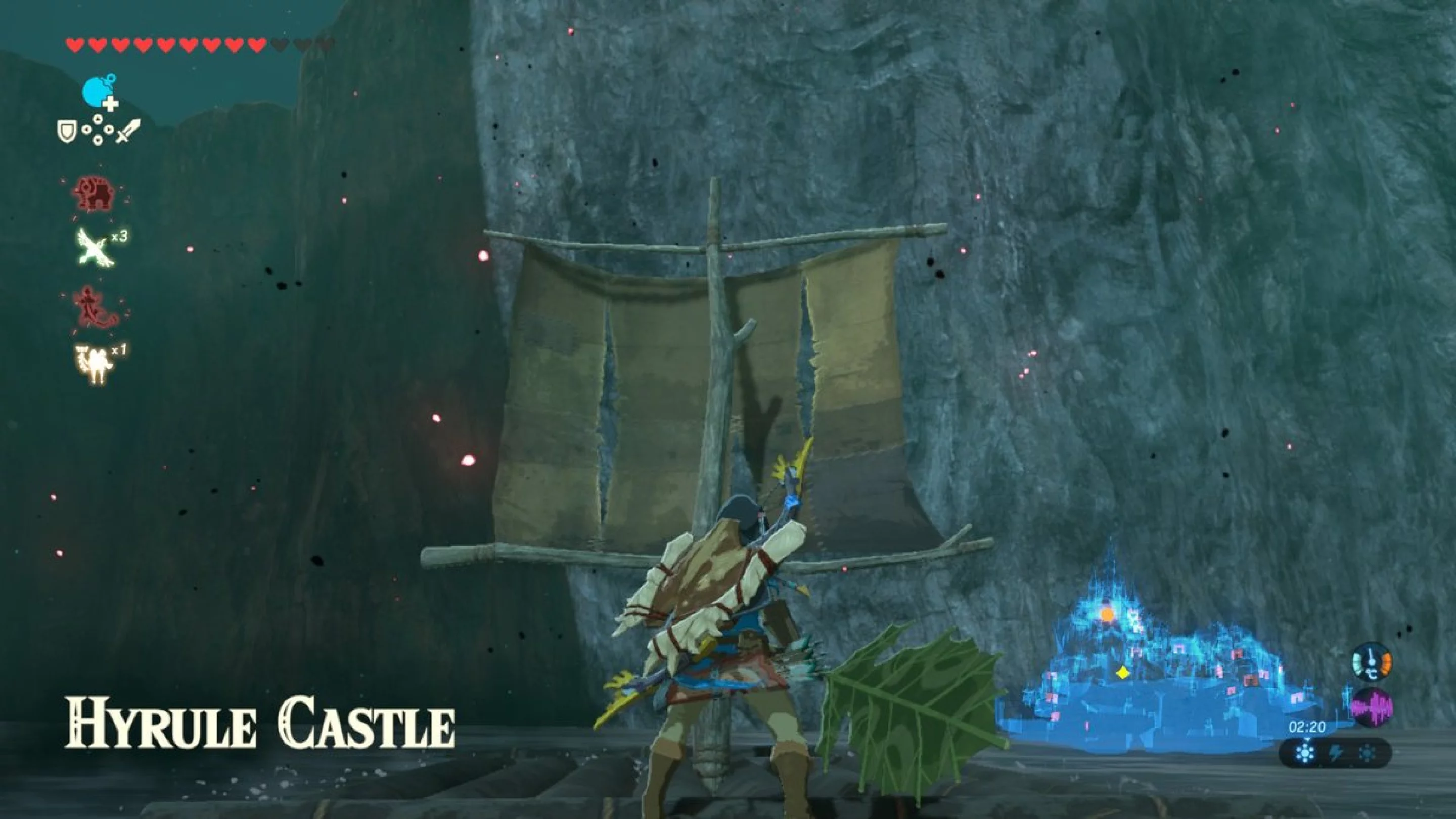The width and height of the screenshot is (1456, 819).
Task: Enable the lightning weather forecast icon
Action: [1336, 753]
